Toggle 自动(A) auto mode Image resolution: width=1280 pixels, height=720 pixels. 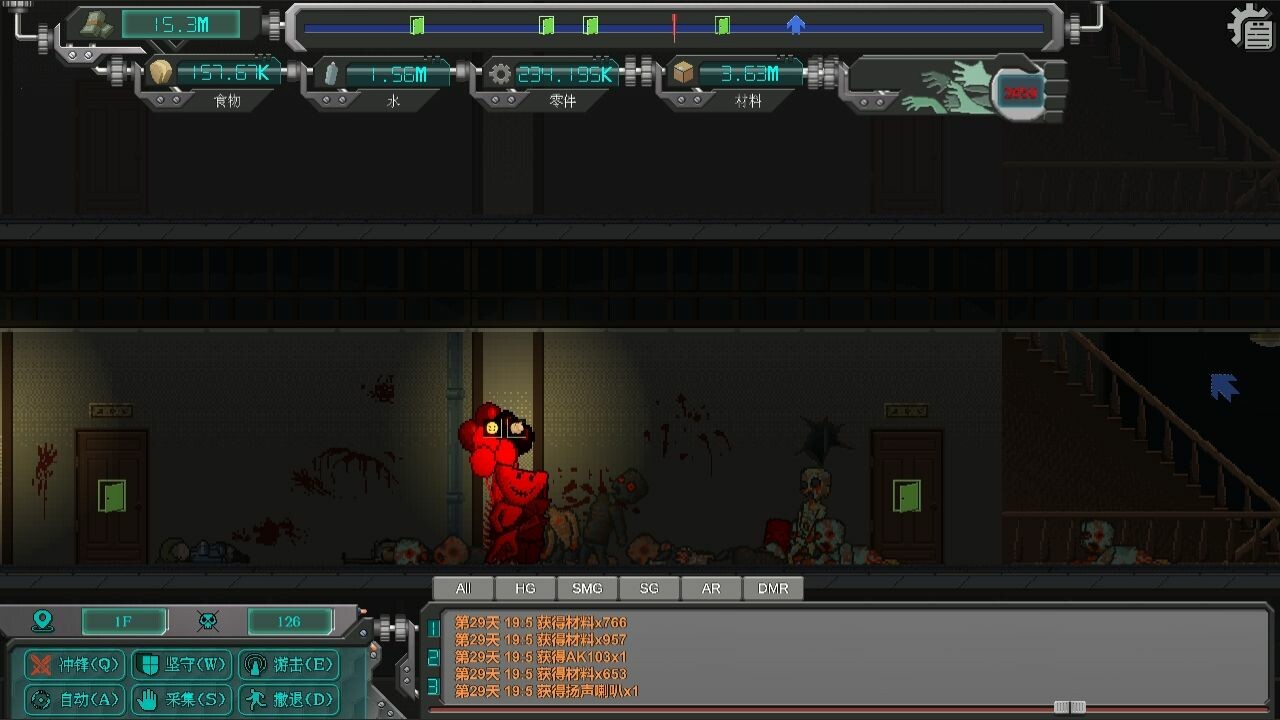[75, 700]
